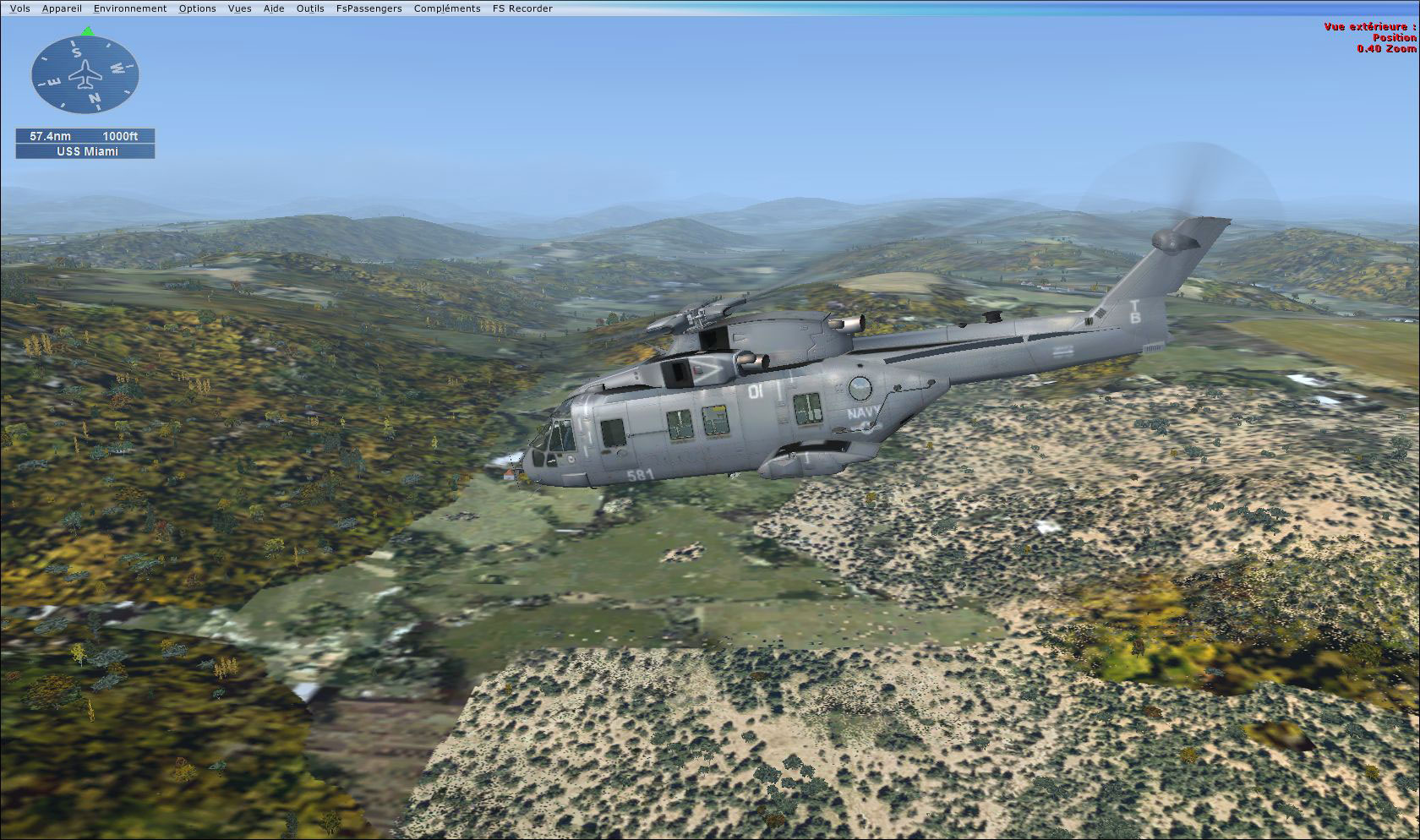Image resolution: width=1420 pixels, height=840 pixels.
Task: Open the Outils menu
Action: tap(309, 8)
